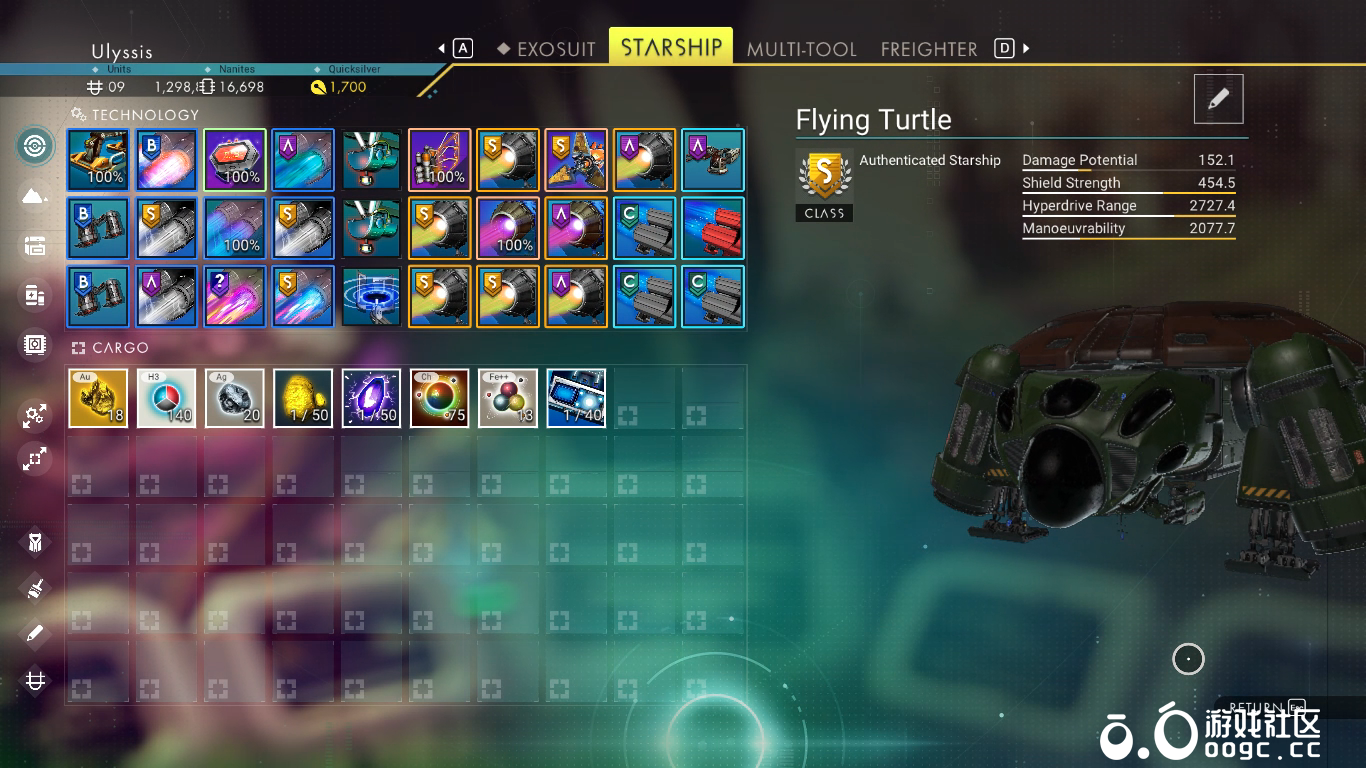The image size is (1366, 768).
Task: Pick the Tritium (H3) cargo slot
Action: coord(166,398)
